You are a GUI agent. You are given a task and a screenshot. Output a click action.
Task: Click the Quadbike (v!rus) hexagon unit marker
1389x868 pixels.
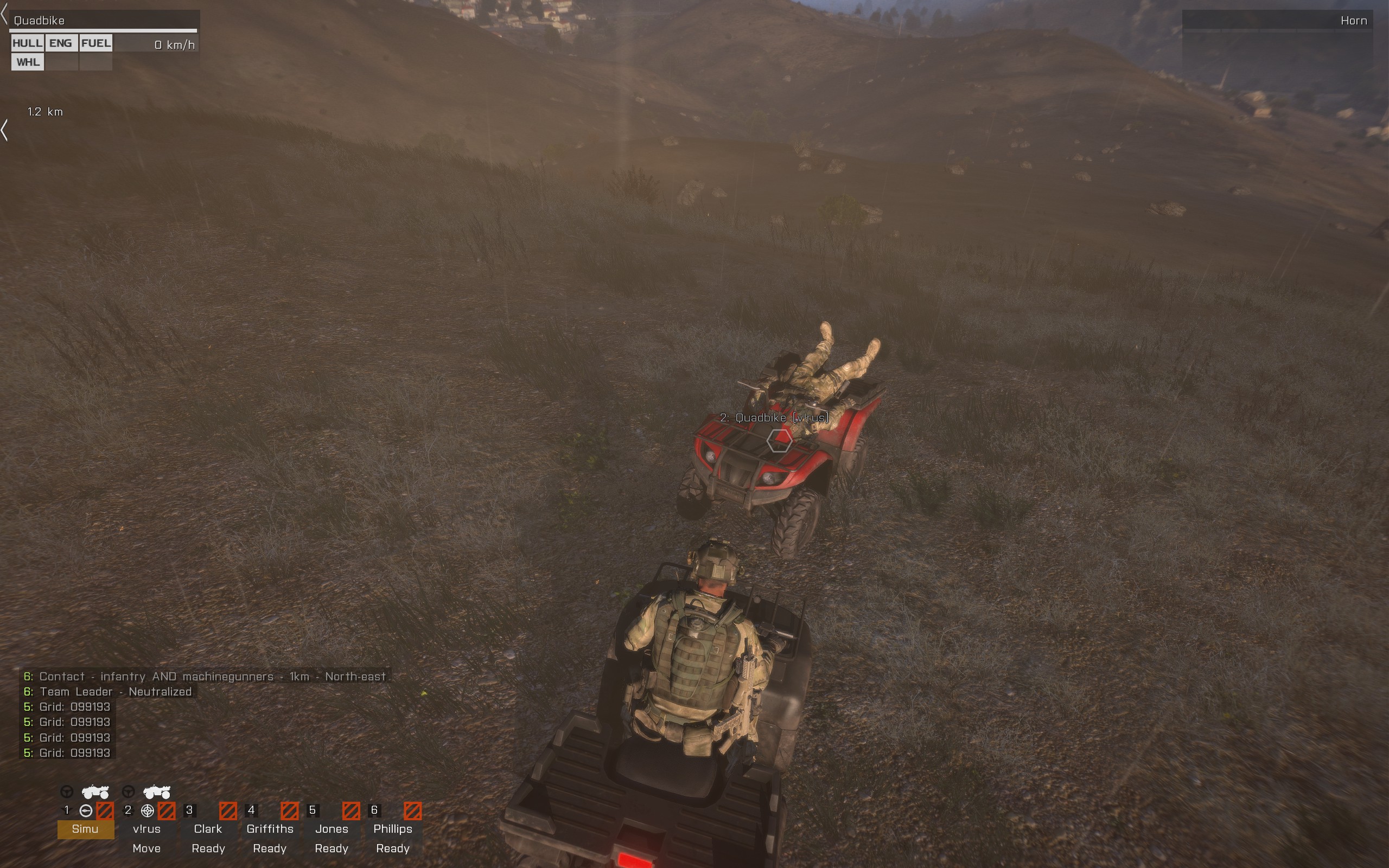tap(779, 441)
